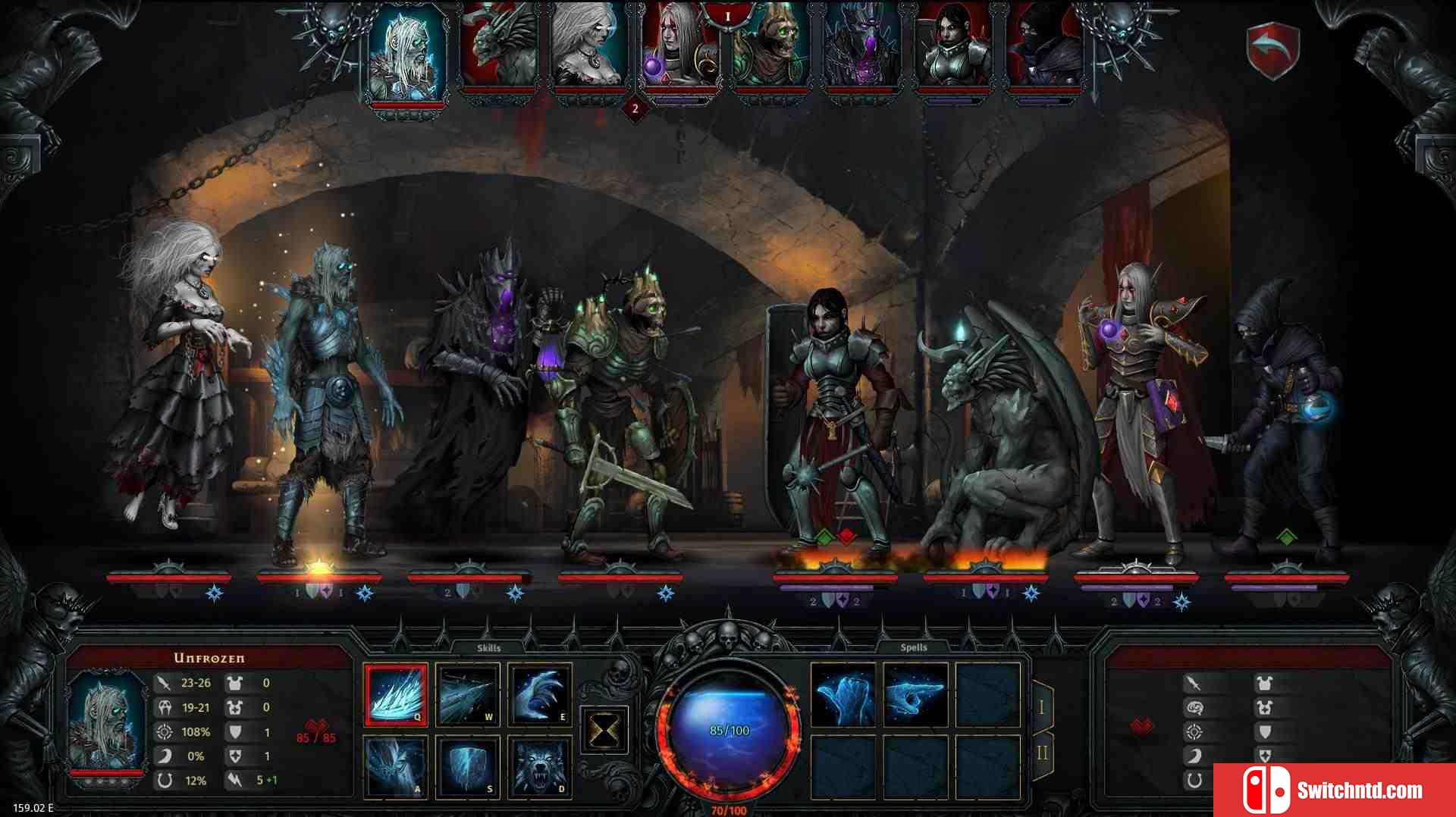Image resolution: width=1456 pixels, height=817 pixels.
Task: Click the retreat arrow shield button
Action: [x=1273, y=50]
